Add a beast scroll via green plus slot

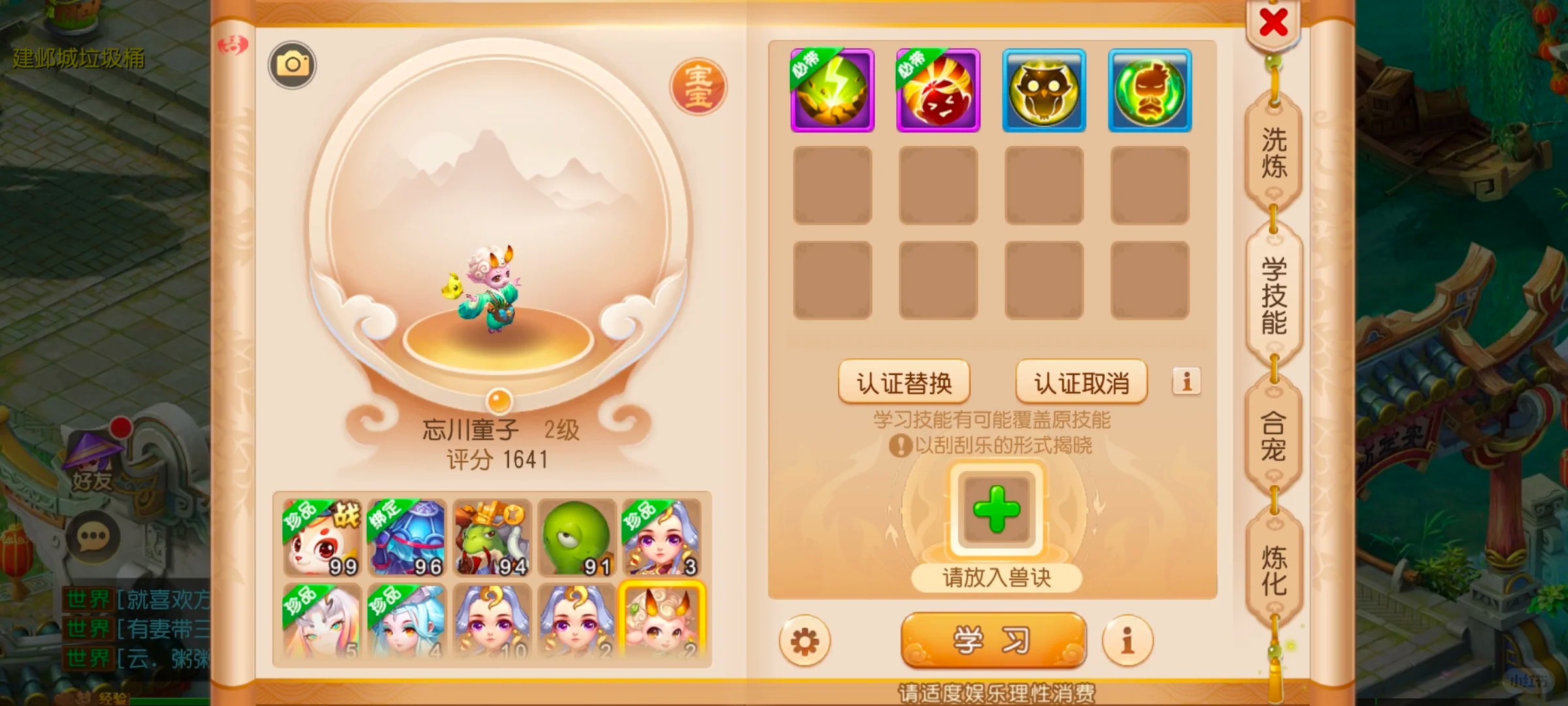(x=996, y=510)
